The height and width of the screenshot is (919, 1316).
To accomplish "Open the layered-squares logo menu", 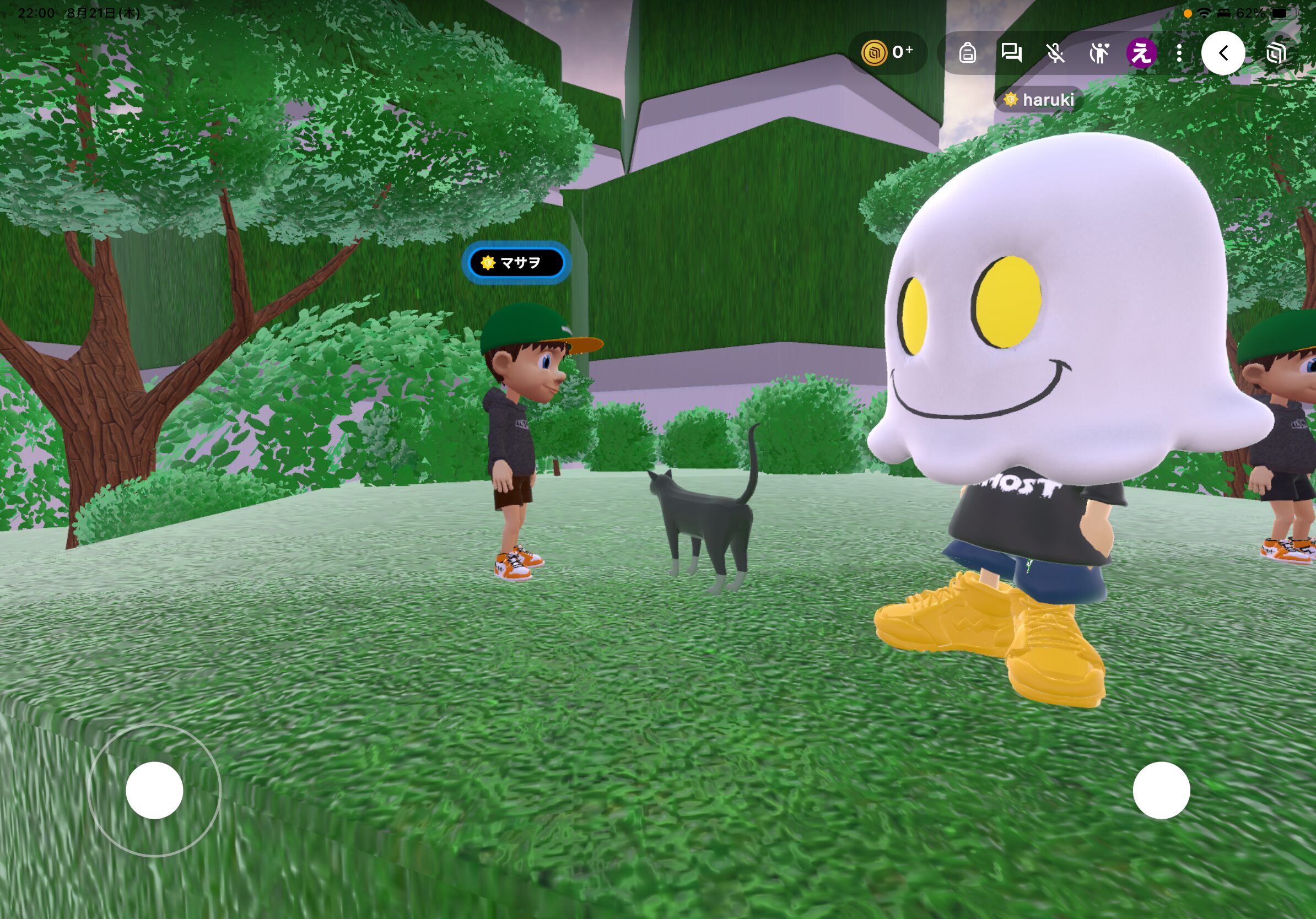I will pyautogui.click(x=1276, y=53).
